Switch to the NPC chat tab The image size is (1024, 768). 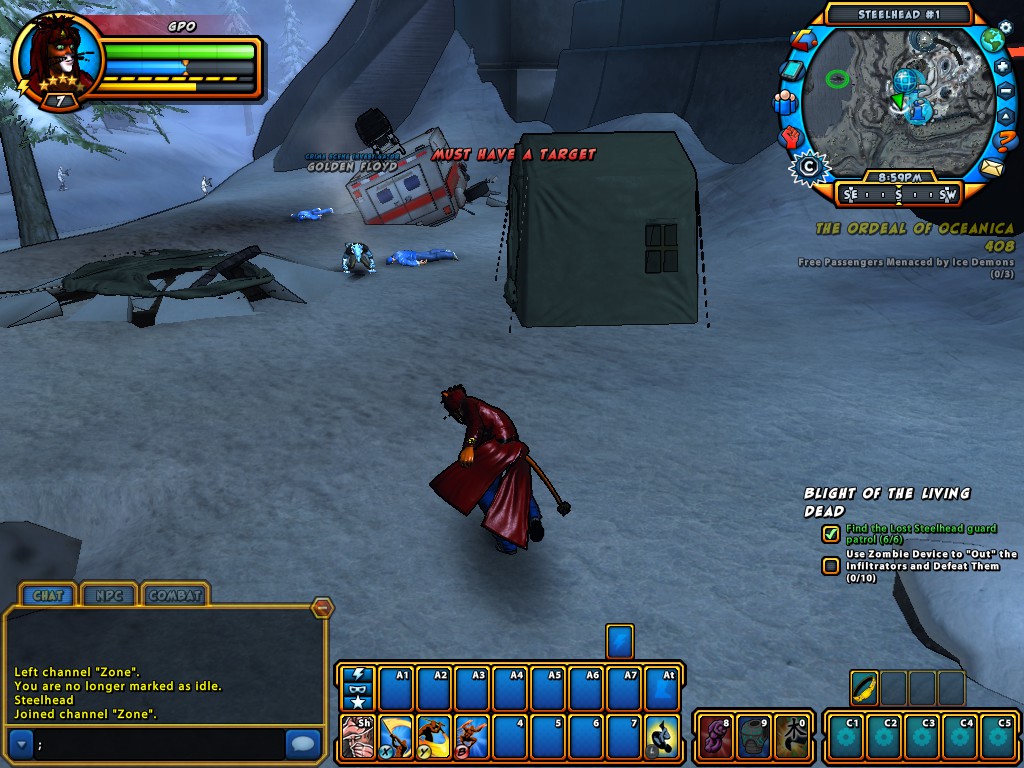tap(109, 595)
